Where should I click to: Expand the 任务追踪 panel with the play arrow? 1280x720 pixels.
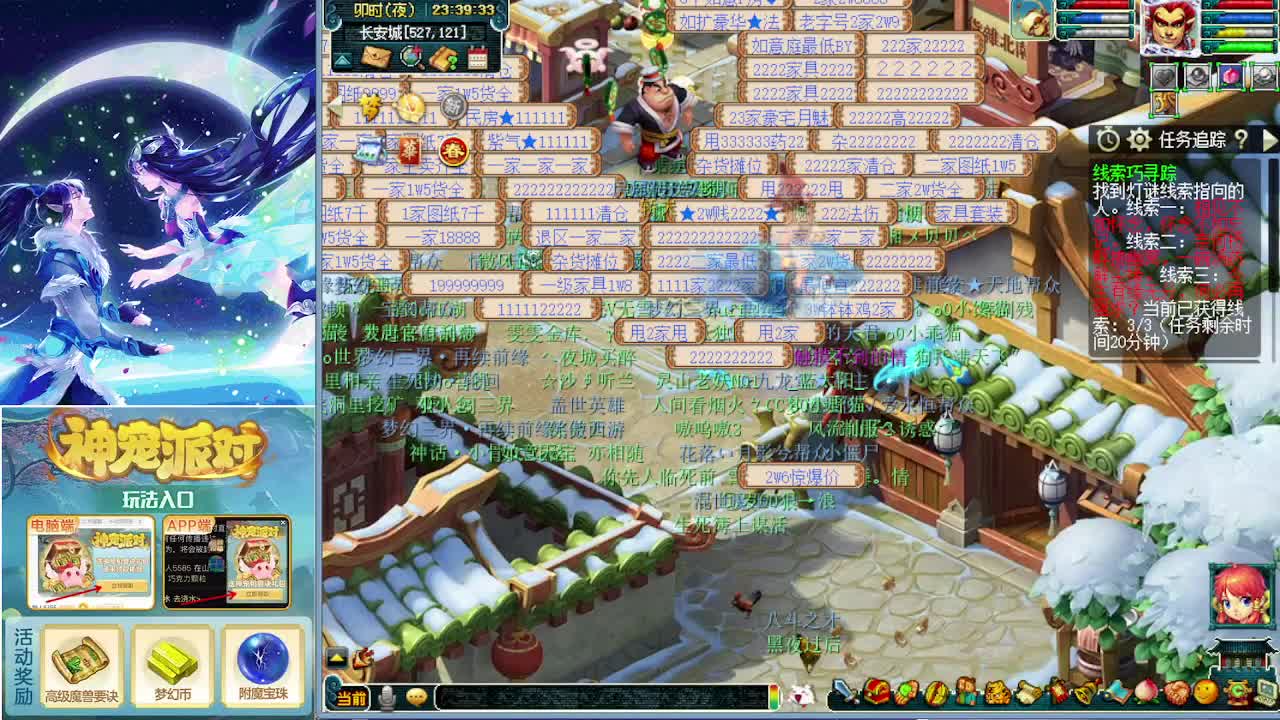coord(1271,142)
